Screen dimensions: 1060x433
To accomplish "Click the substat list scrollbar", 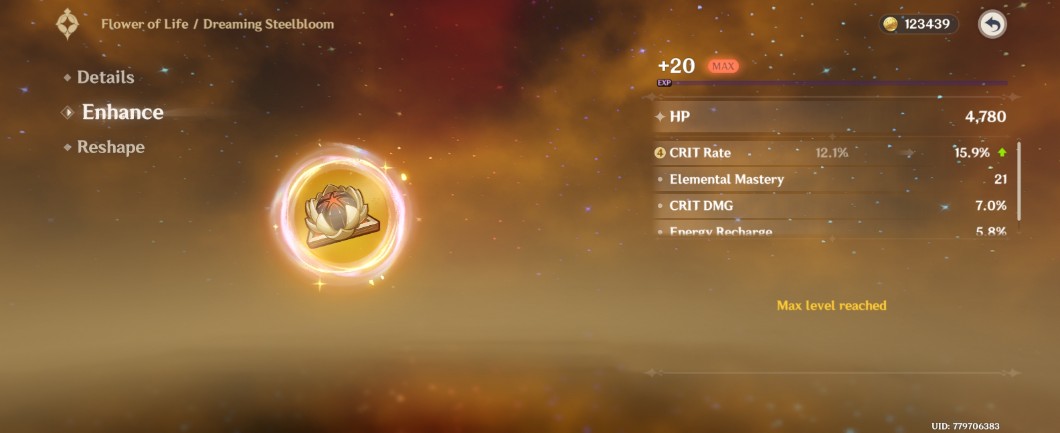I will (x=1019, y=181).
